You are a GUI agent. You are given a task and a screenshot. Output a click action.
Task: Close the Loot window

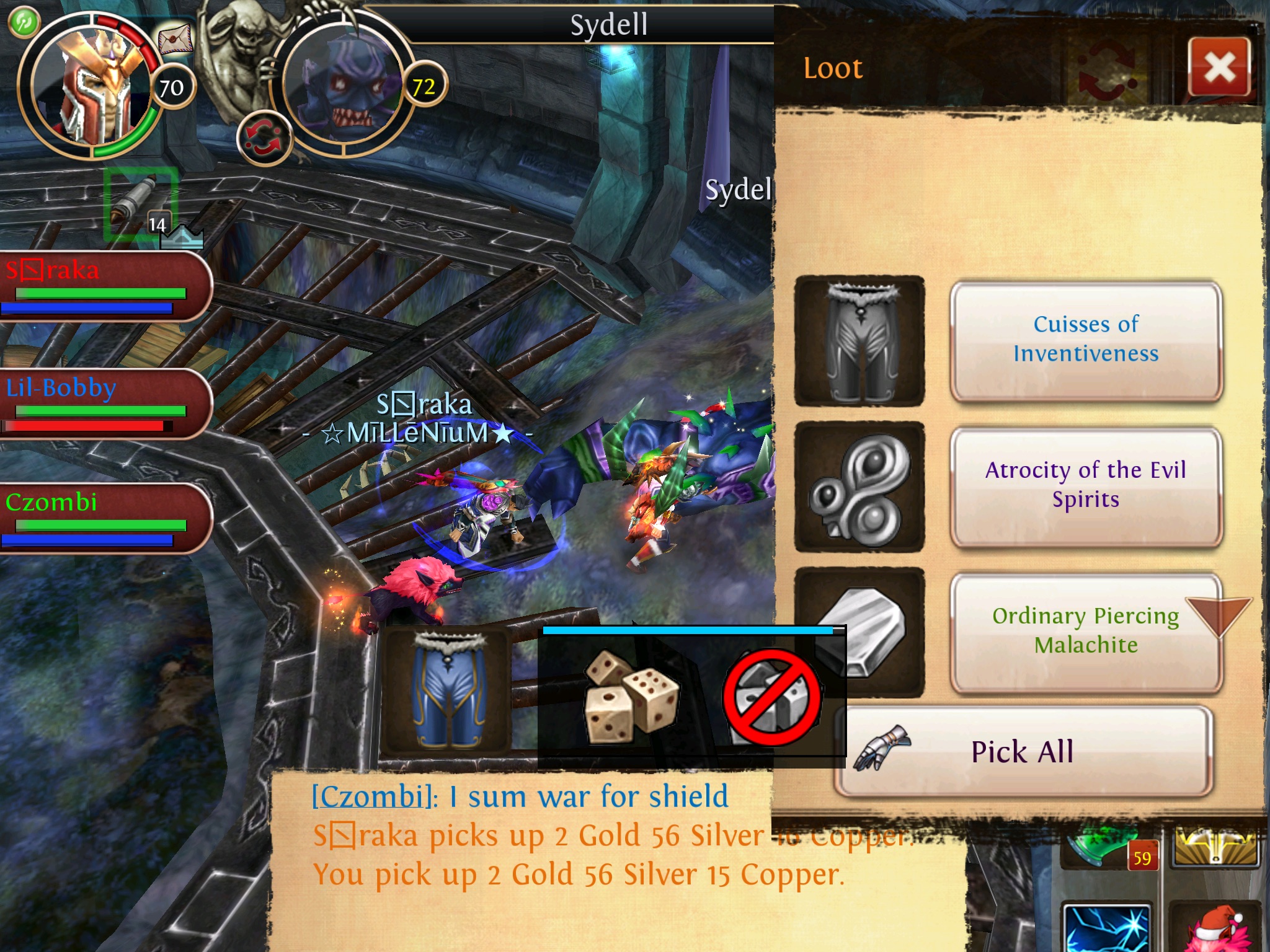point(1219,68)
